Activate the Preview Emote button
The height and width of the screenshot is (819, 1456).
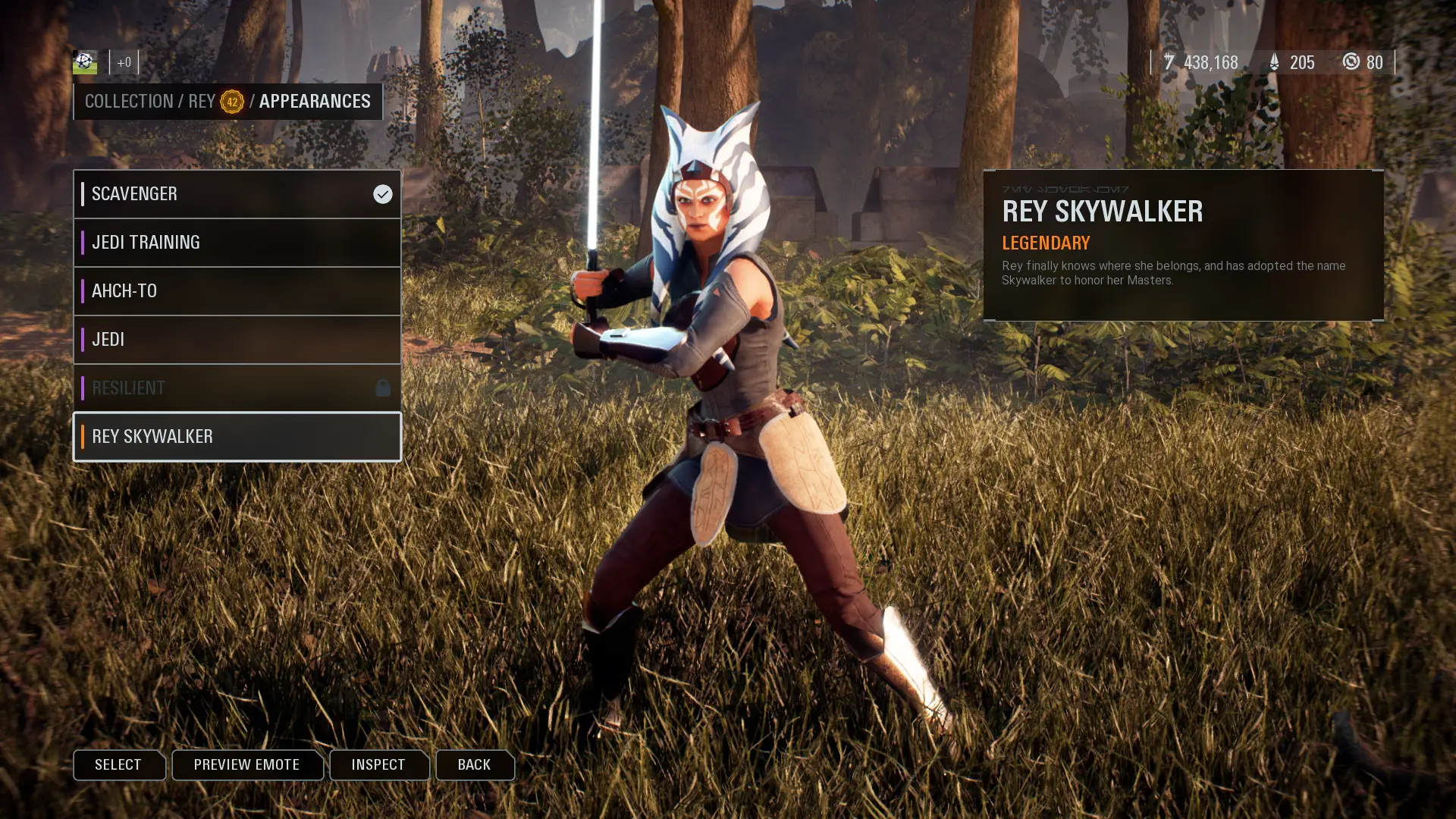point(246,764)
